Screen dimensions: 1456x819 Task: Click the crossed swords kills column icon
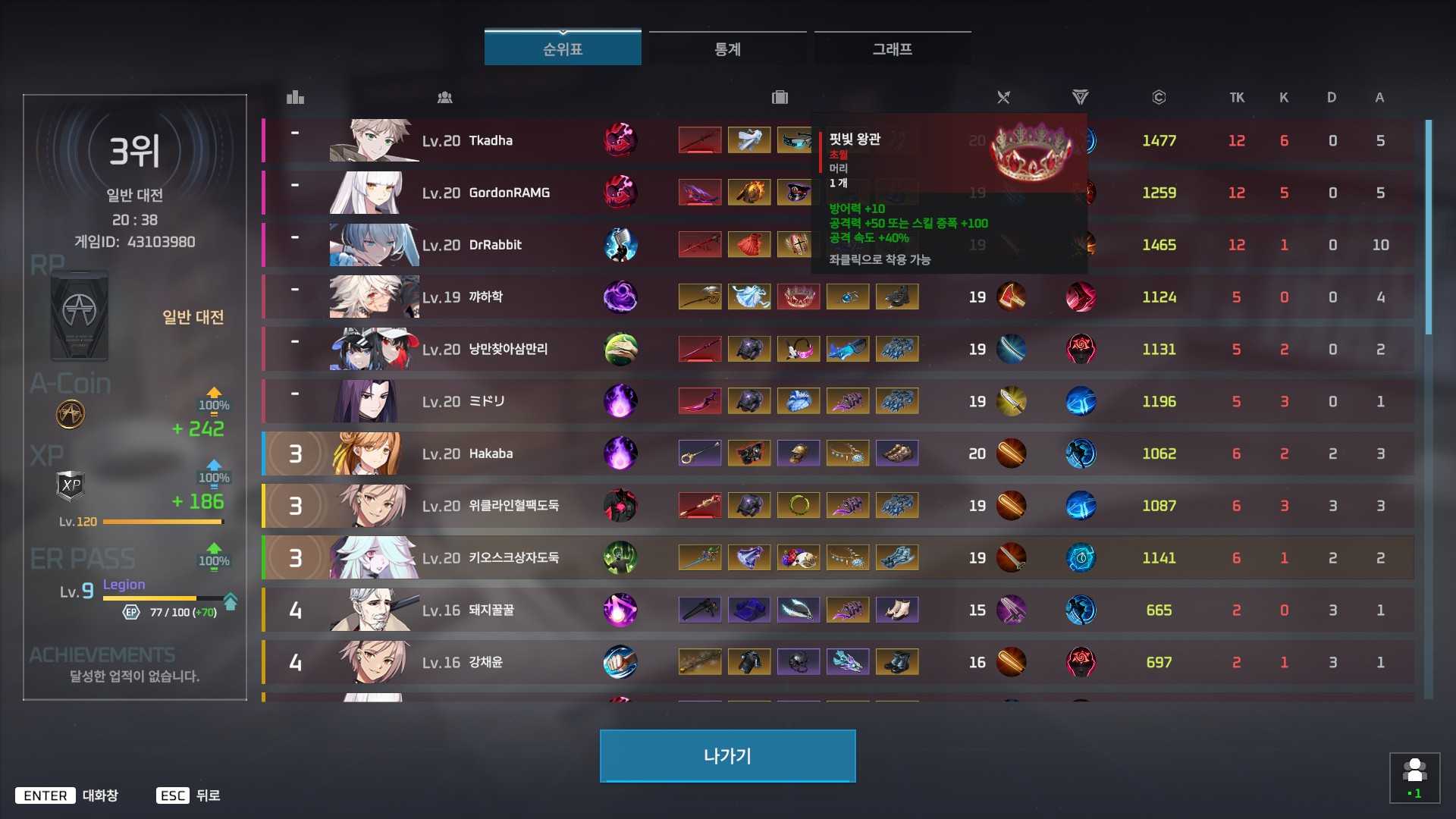click(x=1003, y=97)
